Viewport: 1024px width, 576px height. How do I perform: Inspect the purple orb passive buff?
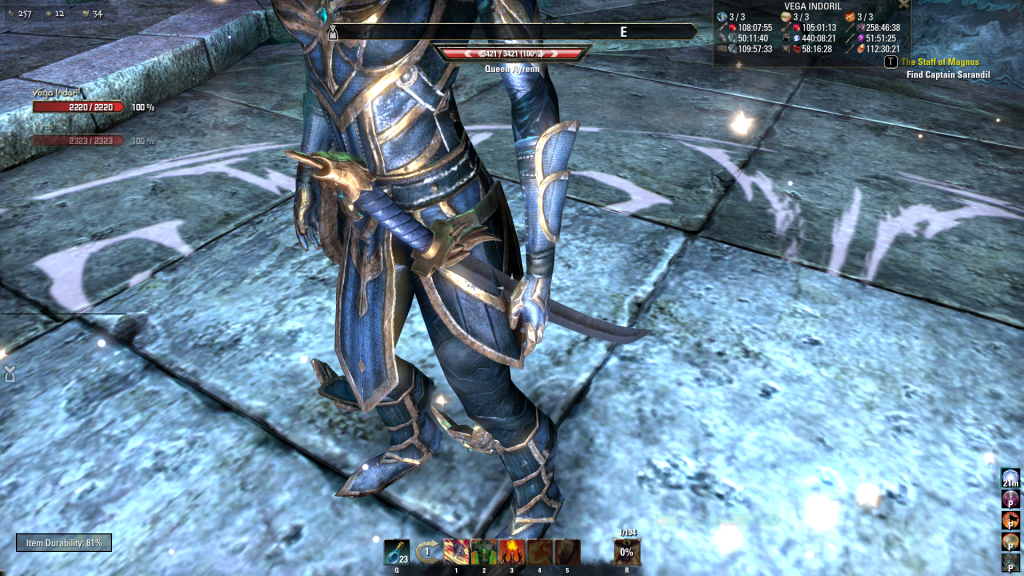tap(1010, 501)
